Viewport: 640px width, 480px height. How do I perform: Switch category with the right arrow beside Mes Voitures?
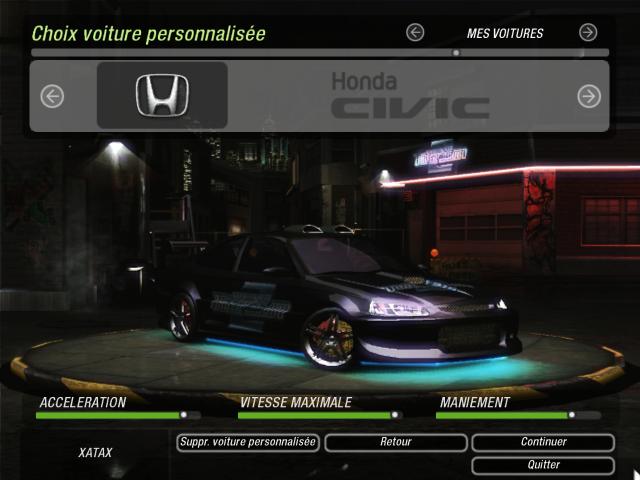point(588,32)
